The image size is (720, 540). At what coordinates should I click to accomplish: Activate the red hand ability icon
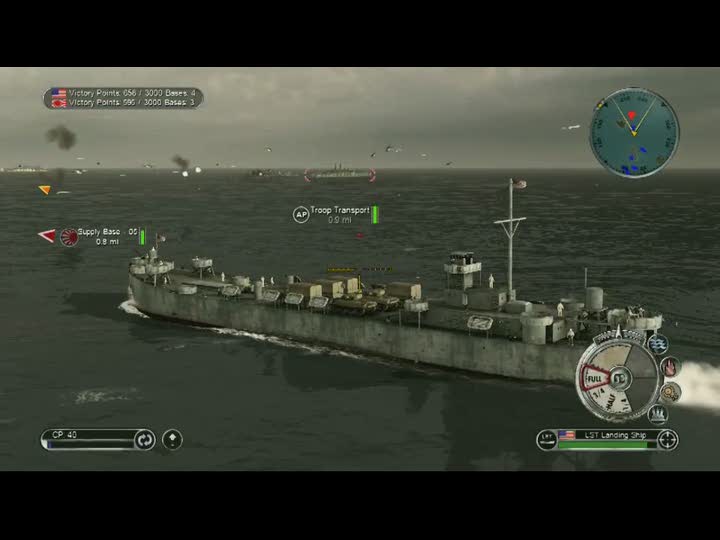670,367
